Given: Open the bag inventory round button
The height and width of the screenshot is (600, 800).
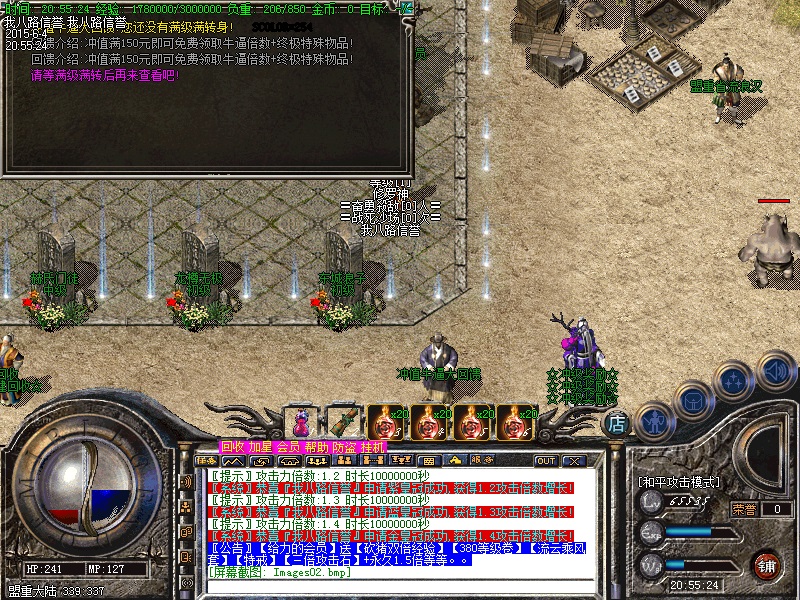Looking at the screenshot, I should coord(693,402).
